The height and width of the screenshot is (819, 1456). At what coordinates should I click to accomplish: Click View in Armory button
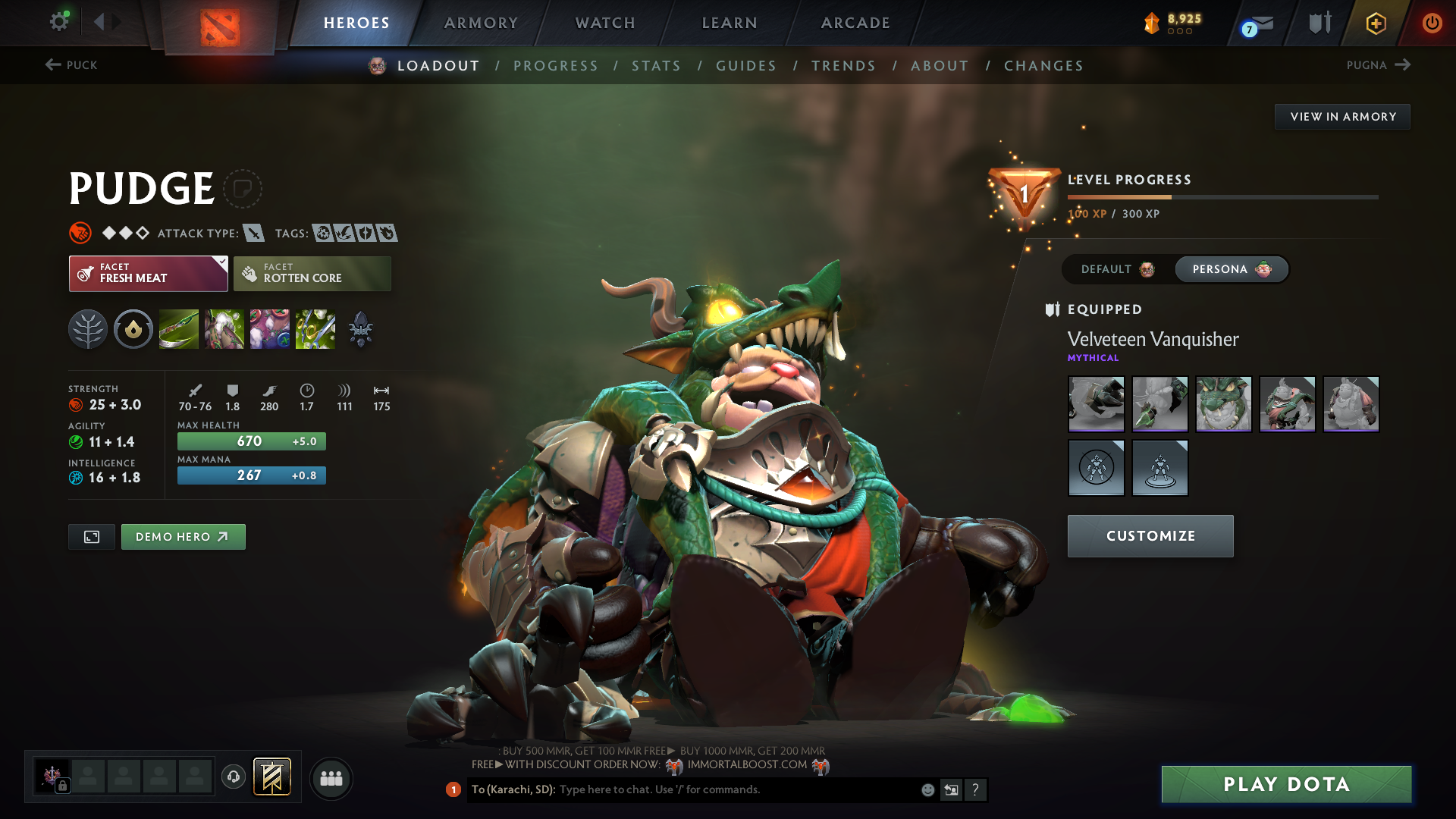(x=1342, y=117)
